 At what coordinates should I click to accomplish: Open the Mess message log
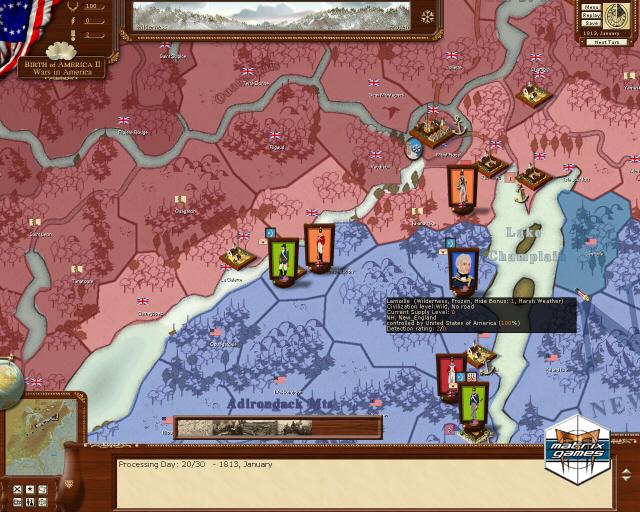pyautogui.click(x=590, y=6)
